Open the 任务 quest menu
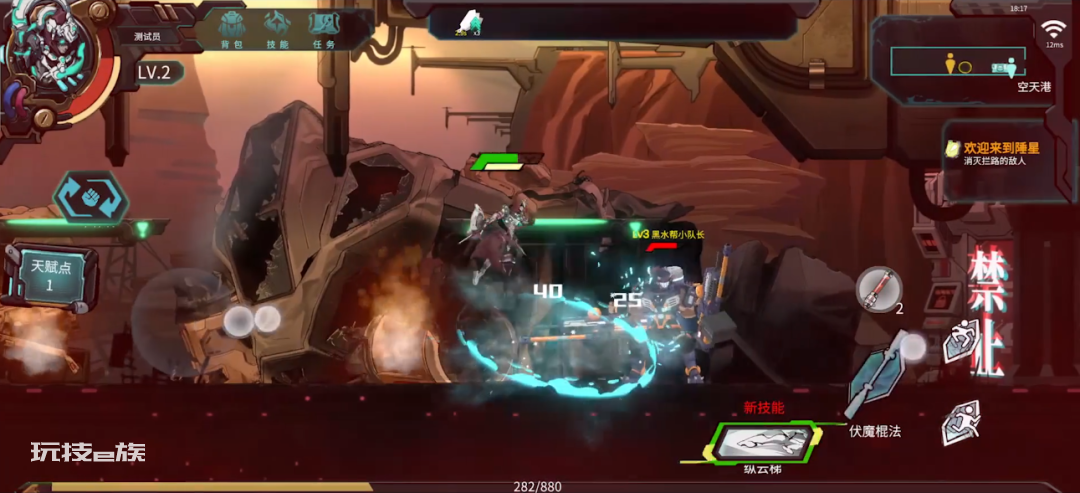The height and width of the screenshot is (493, 1080). [x=324, y=29]
